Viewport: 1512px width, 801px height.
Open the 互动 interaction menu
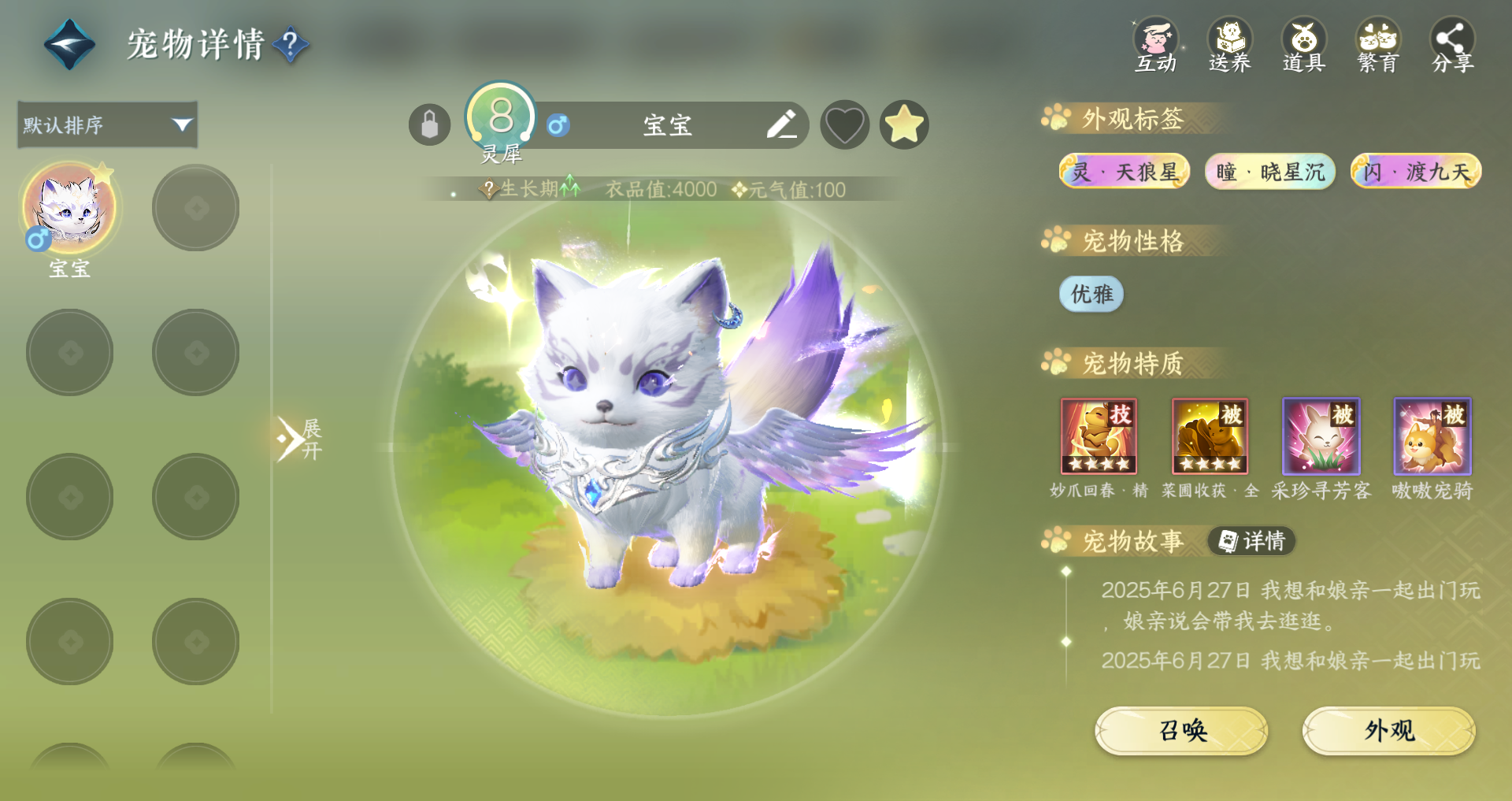1155,45
